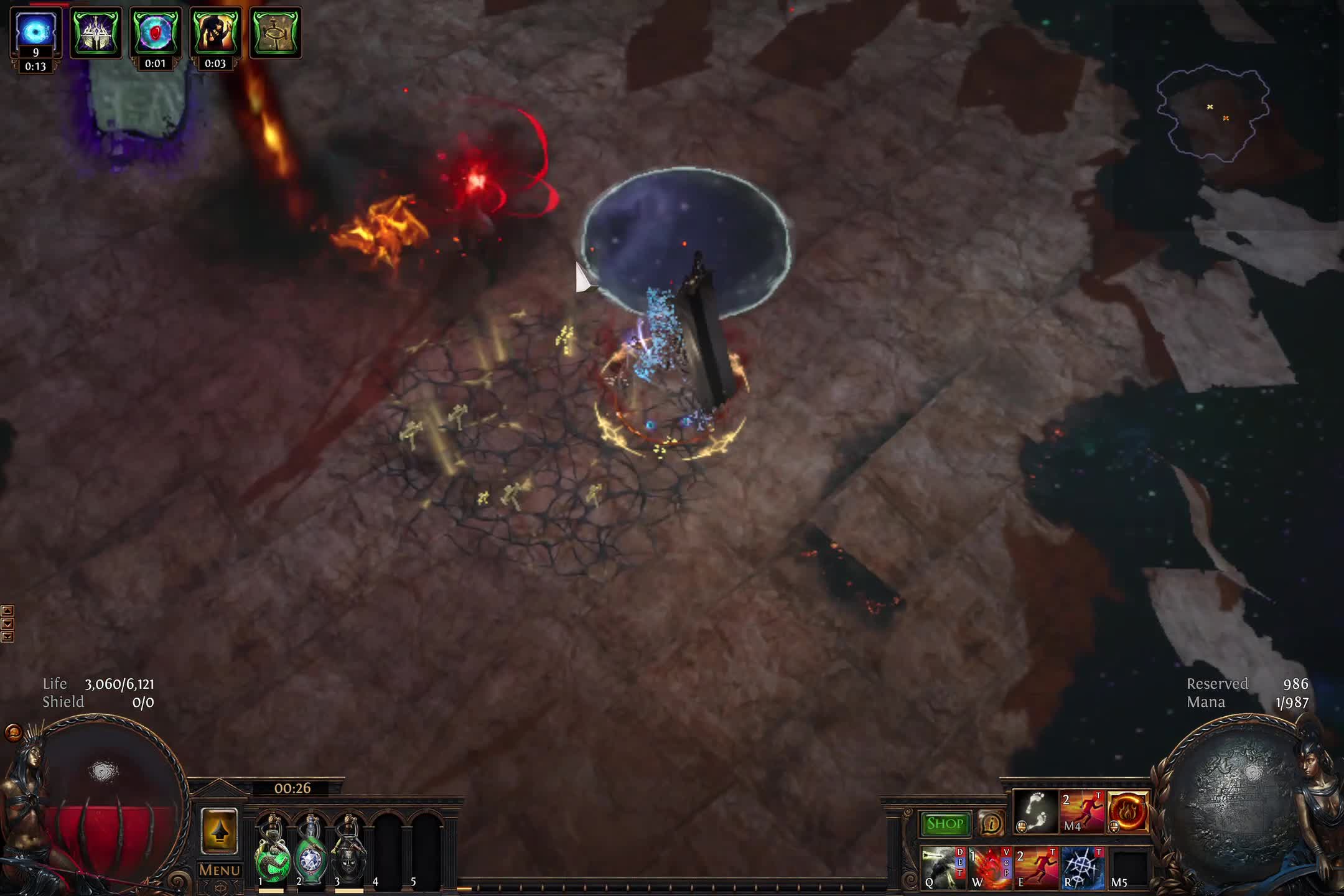Viewport: 1344px width, 896px height.
Task: Click the minimap outline overlay
Action: pos(1212,113)
